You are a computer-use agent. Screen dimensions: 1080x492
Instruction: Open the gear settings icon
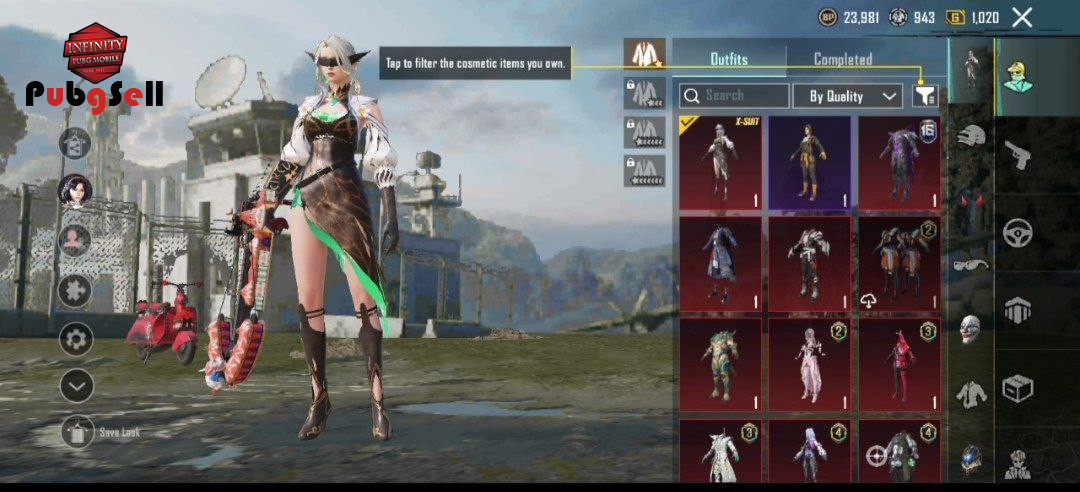click(x=76, y=339)
